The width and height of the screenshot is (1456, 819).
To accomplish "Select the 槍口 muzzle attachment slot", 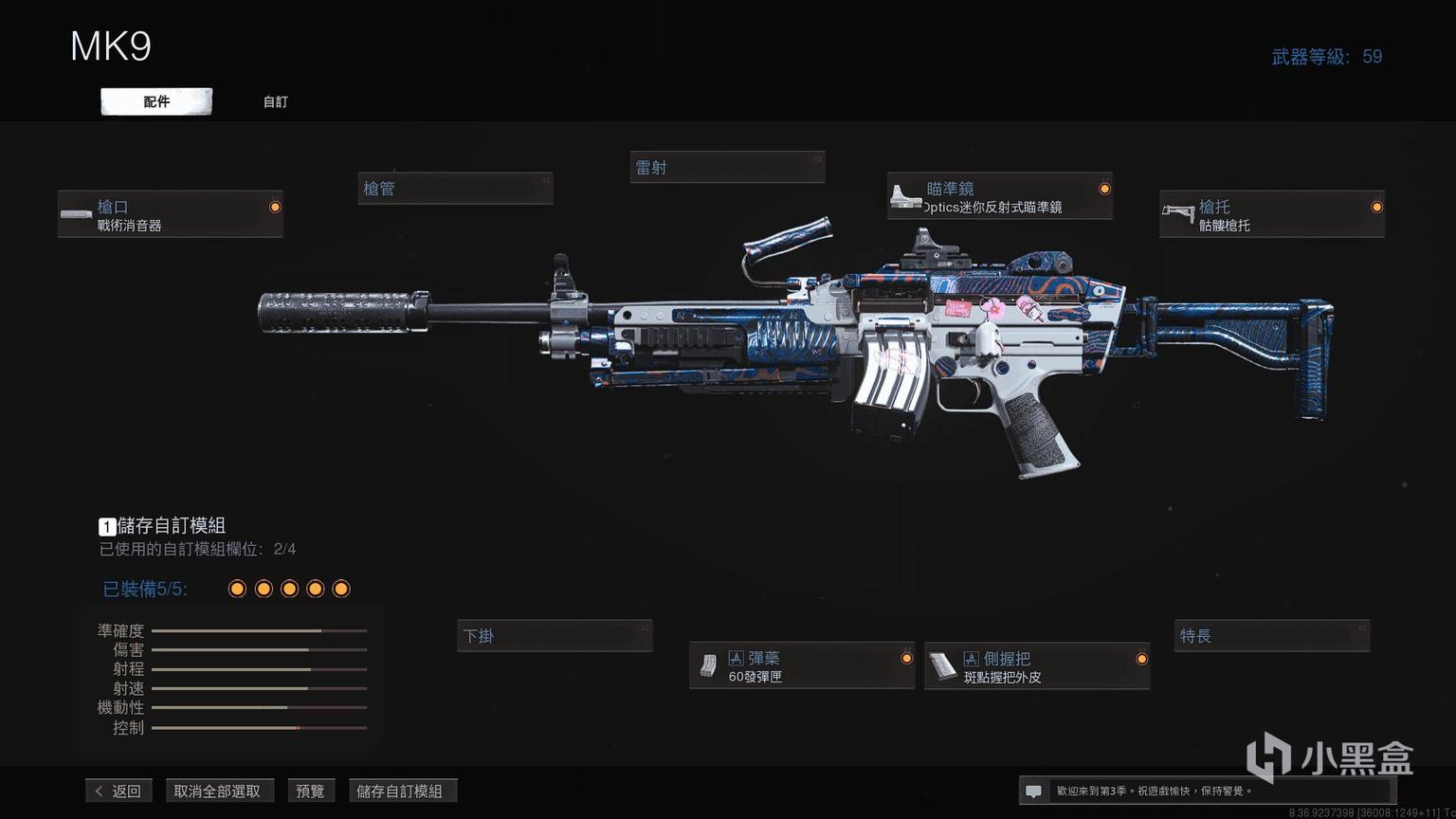I will pyautogui.click(x=171, y=214).
